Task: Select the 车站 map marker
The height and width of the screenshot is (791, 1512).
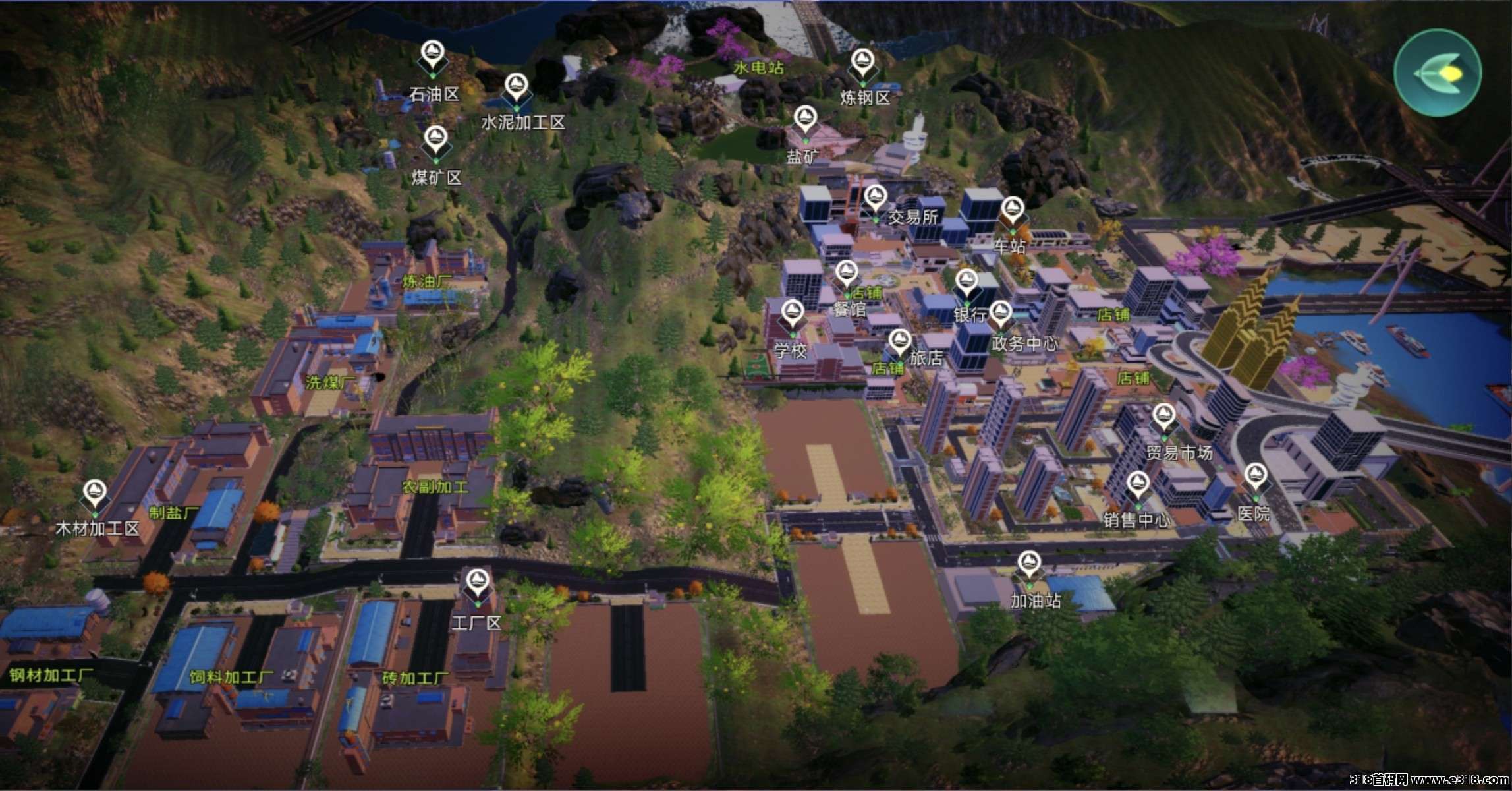Action: click(1012, 212)
